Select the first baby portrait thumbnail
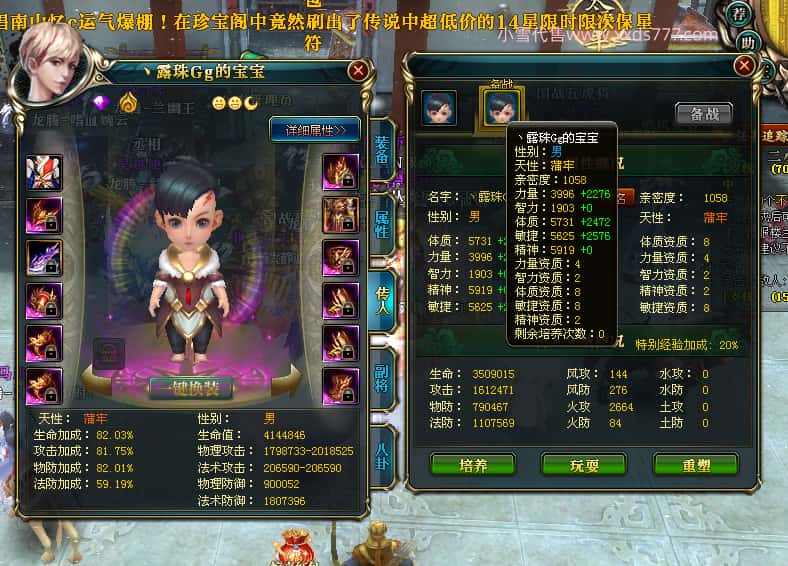788x566 pixels. tap(439, 108)
